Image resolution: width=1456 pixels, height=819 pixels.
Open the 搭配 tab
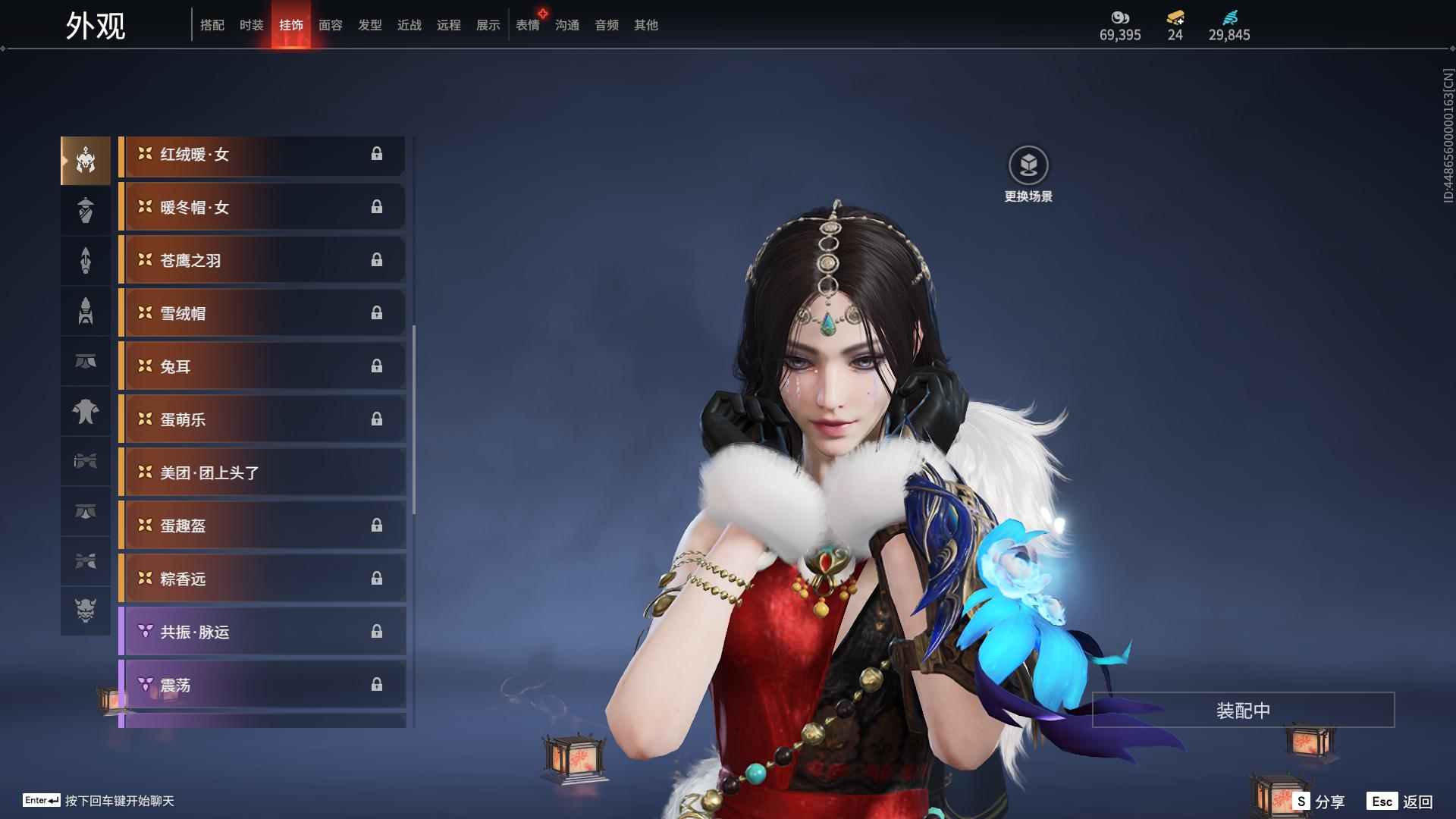[x=212, y=25]
